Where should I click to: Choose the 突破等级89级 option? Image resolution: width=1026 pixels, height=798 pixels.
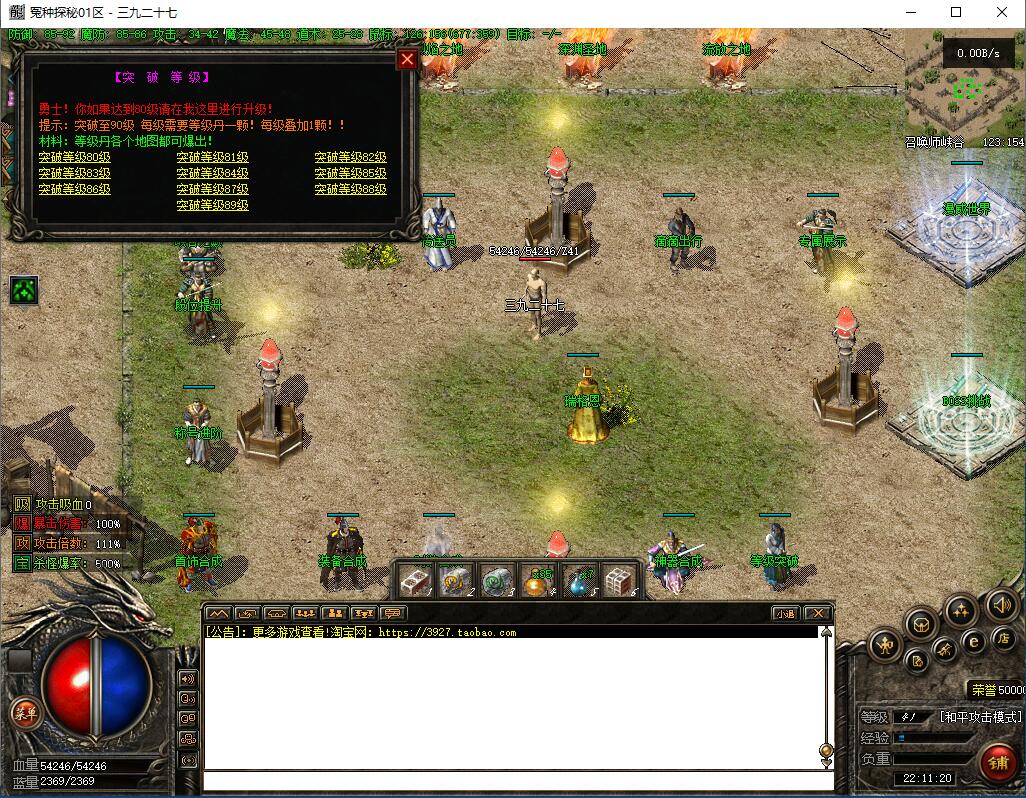pos(212,205)
